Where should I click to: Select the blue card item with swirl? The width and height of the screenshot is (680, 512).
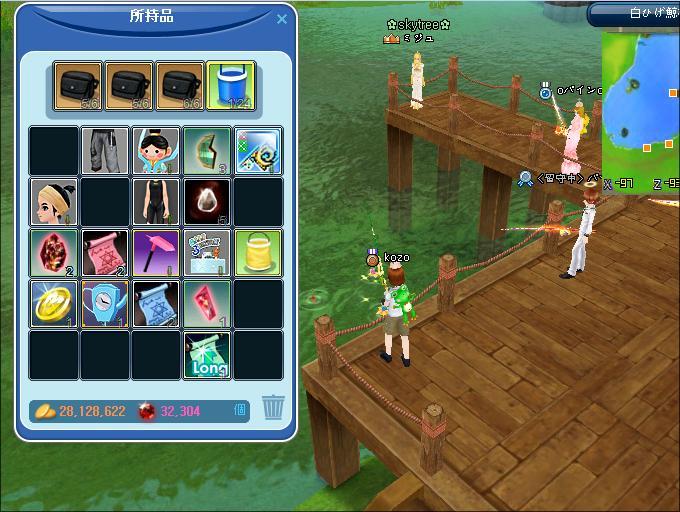[x=258, y=151]
